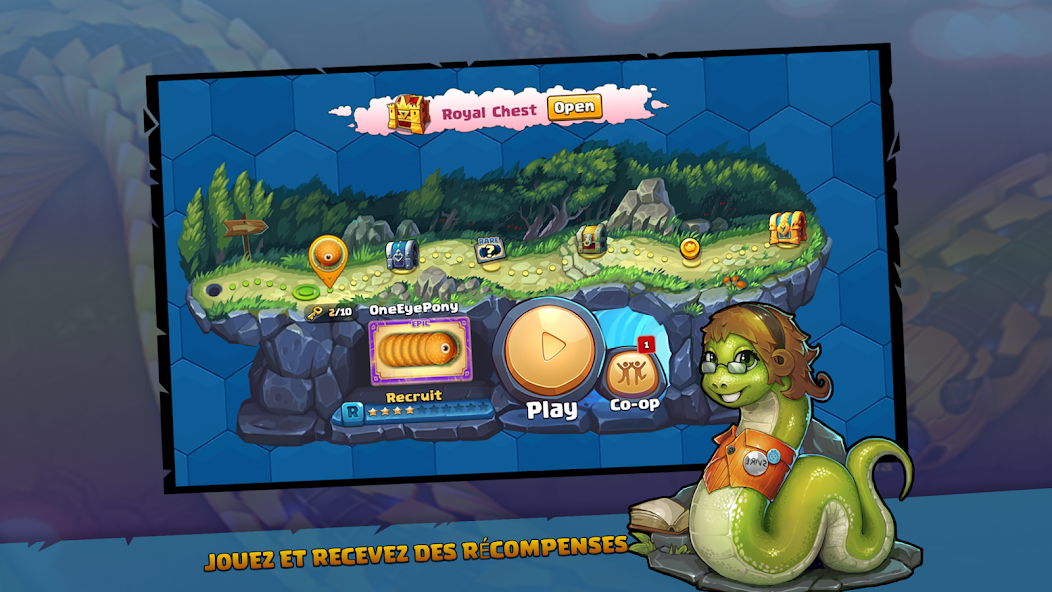The height and width of the screenshot is (592, 1052).
Task: Open the Royal Chest
Action: pyautogui.click(x=574, y=108)
